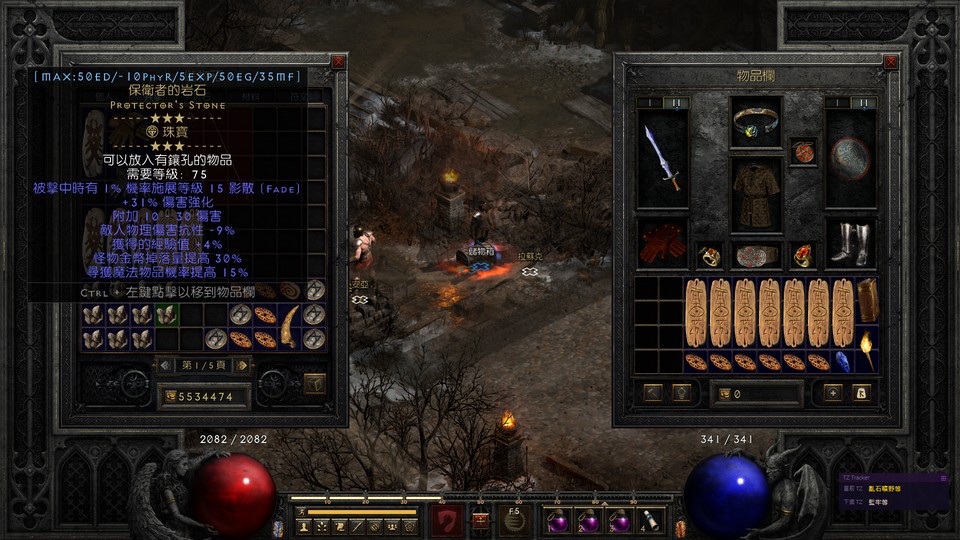Open the cube button in the stash
This screenshot has width=960, height=540.
coord(314,382)
